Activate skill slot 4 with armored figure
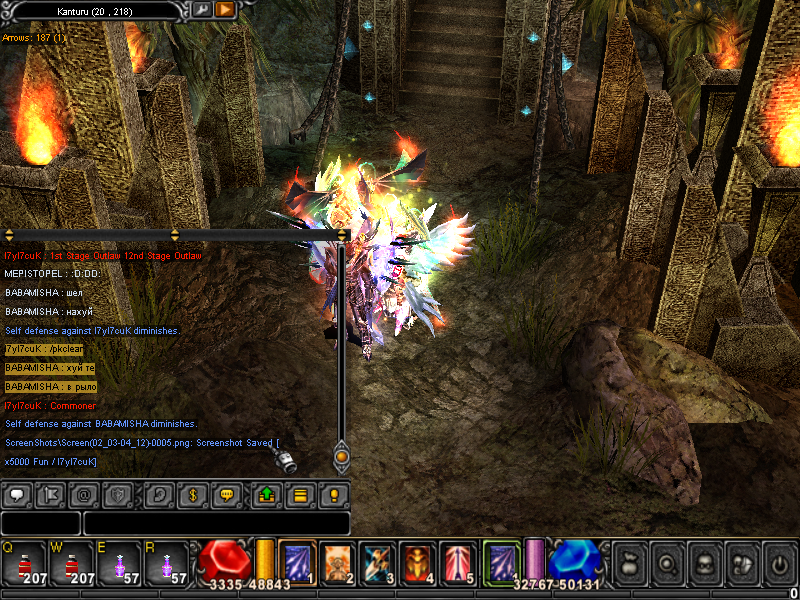 coord(417,562)
